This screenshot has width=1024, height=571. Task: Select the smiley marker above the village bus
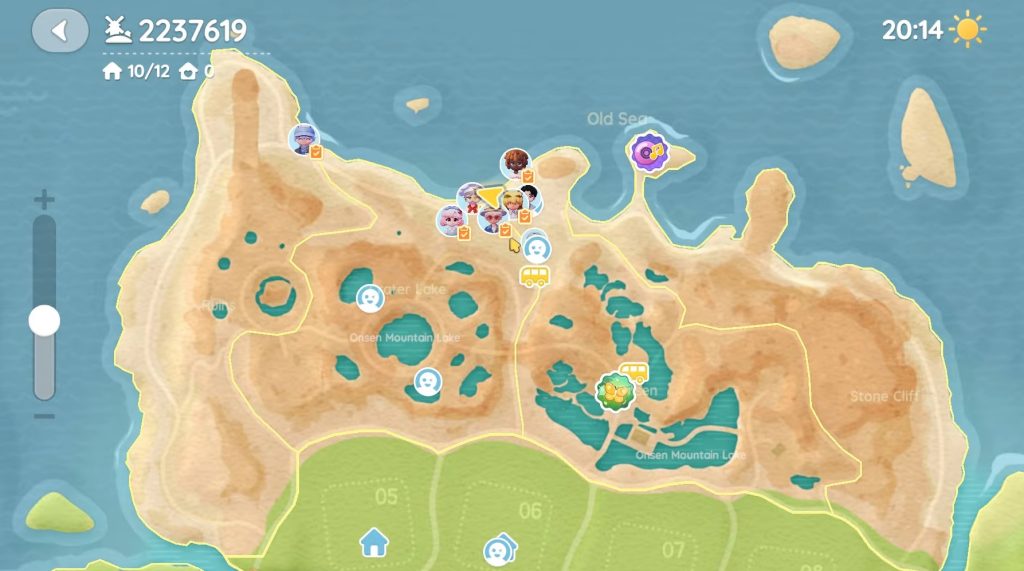click(538, 246)
